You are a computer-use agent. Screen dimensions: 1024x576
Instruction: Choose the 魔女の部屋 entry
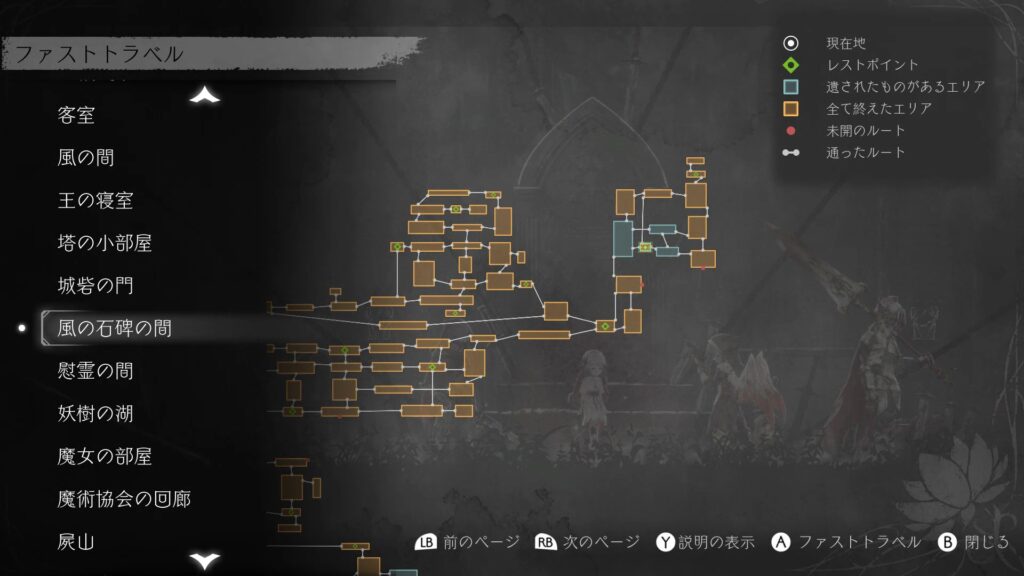pyautogui.click(x=105, y=456)
